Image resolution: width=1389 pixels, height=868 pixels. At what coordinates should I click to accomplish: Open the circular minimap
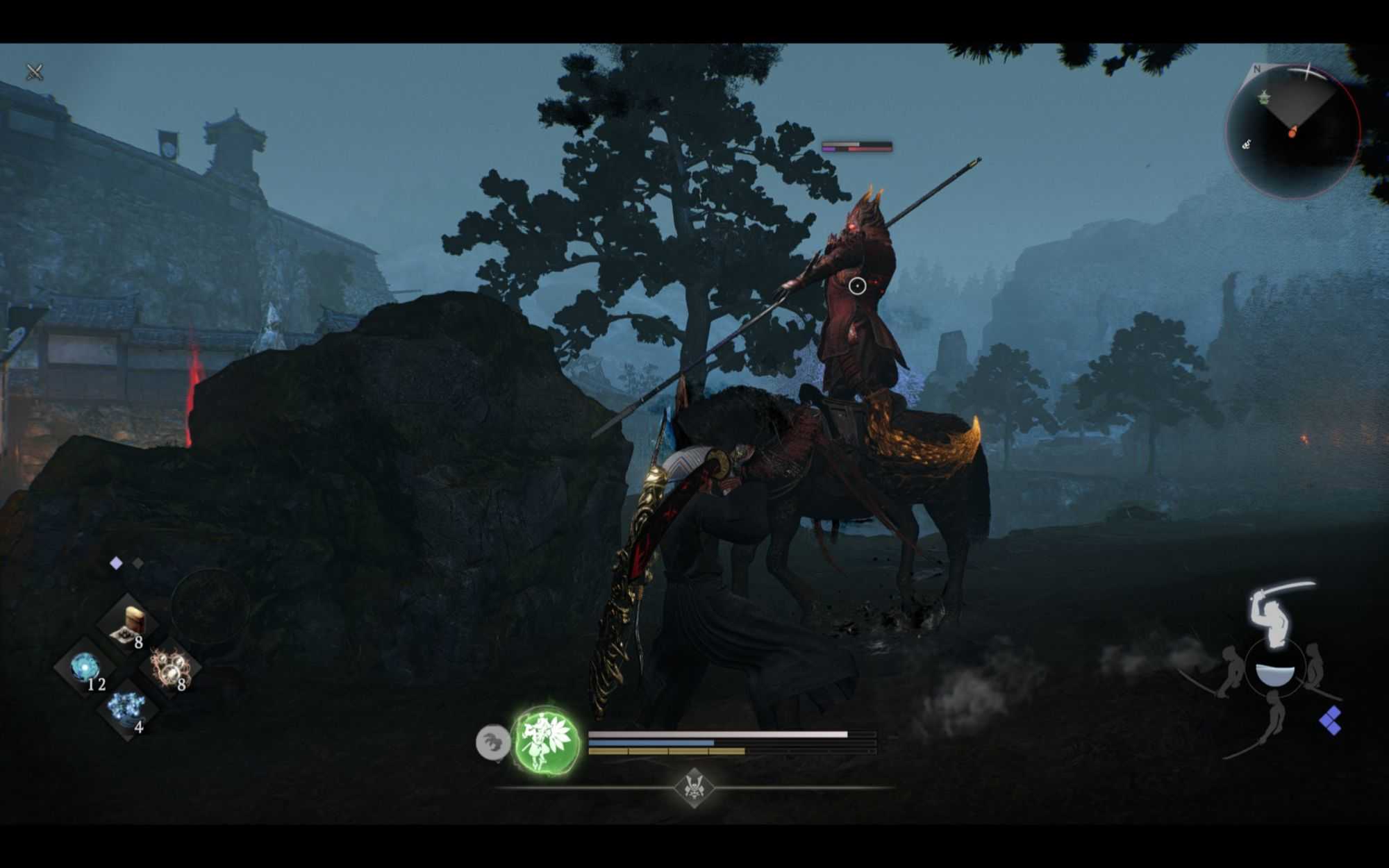tap(1292, 131)
